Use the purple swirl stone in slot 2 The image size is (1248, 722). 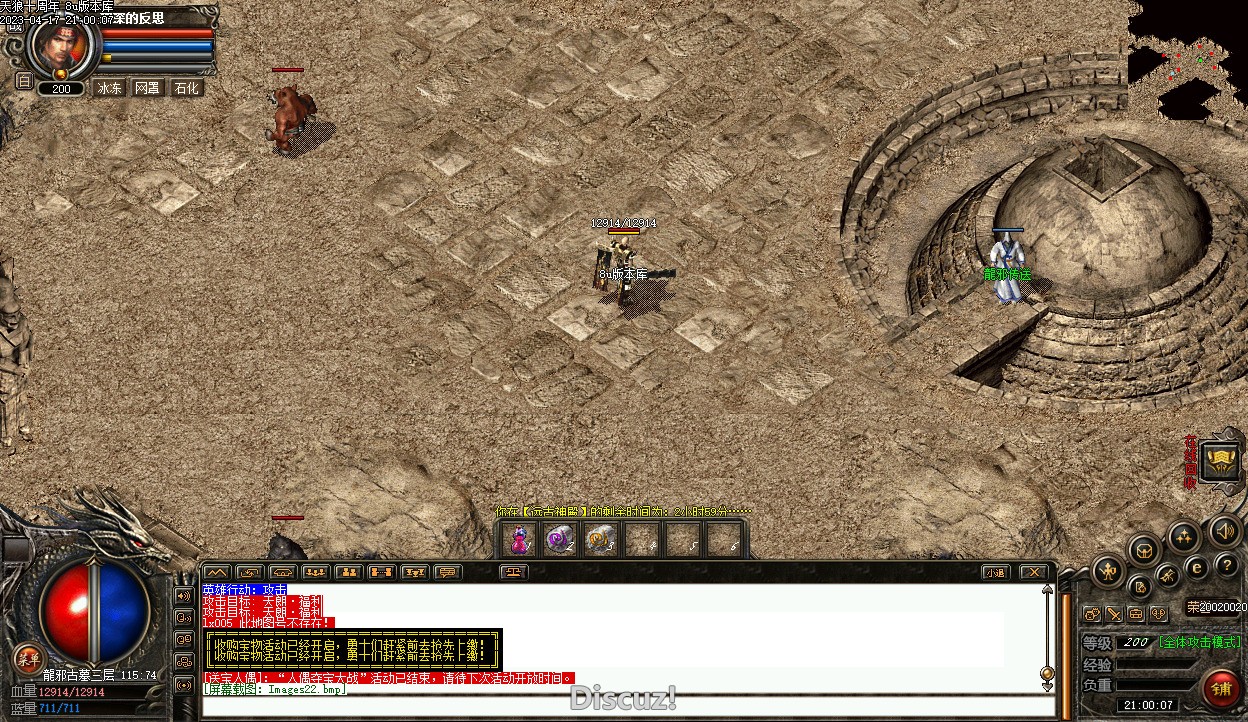click(x=559, y=540)
